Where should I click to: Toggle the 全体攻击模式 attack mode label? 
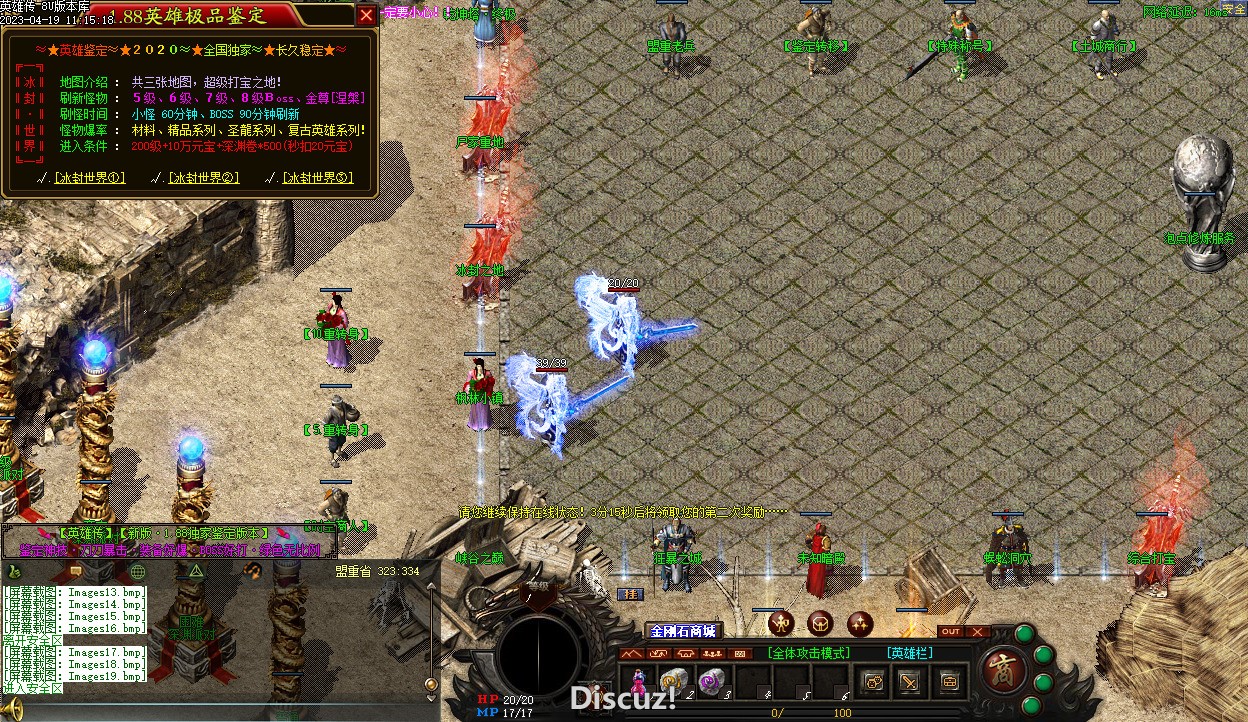click(809, 653)
